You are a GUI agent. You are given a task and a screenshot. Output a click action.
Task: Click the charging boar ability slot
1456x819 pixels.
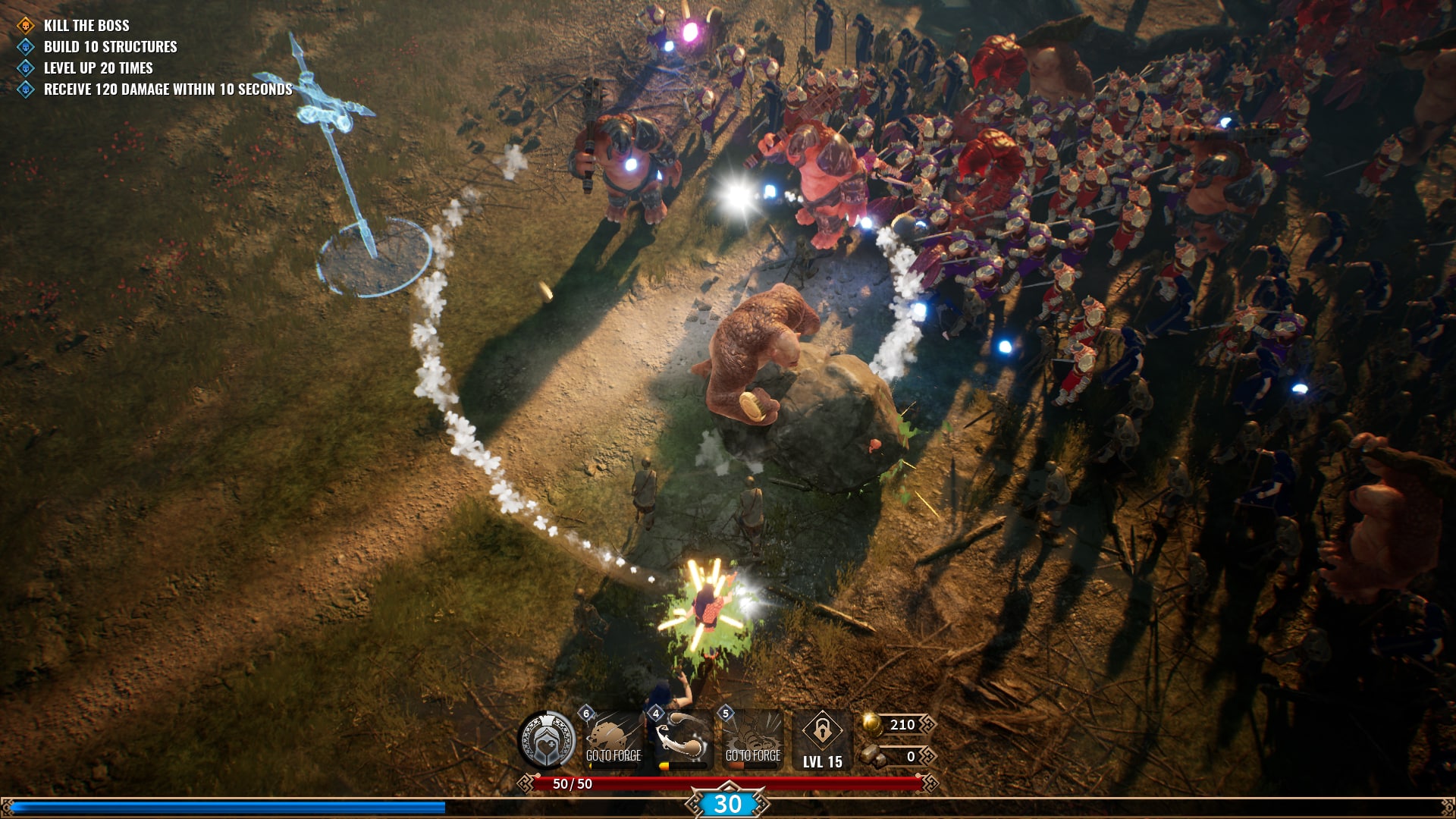(x=613, y=740)
